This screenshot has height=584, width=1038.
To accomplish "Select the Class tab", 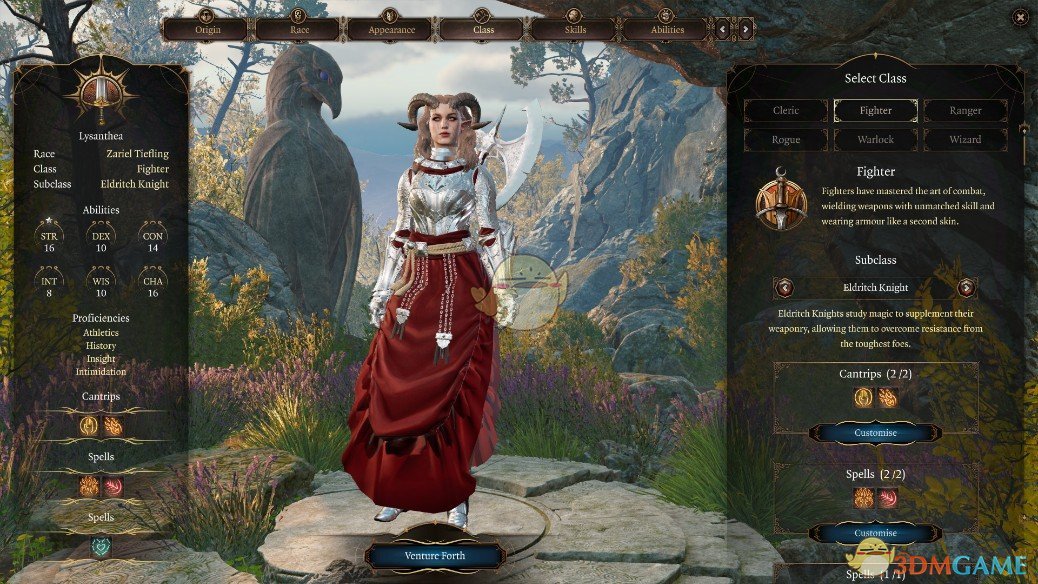I will [483, 29].
